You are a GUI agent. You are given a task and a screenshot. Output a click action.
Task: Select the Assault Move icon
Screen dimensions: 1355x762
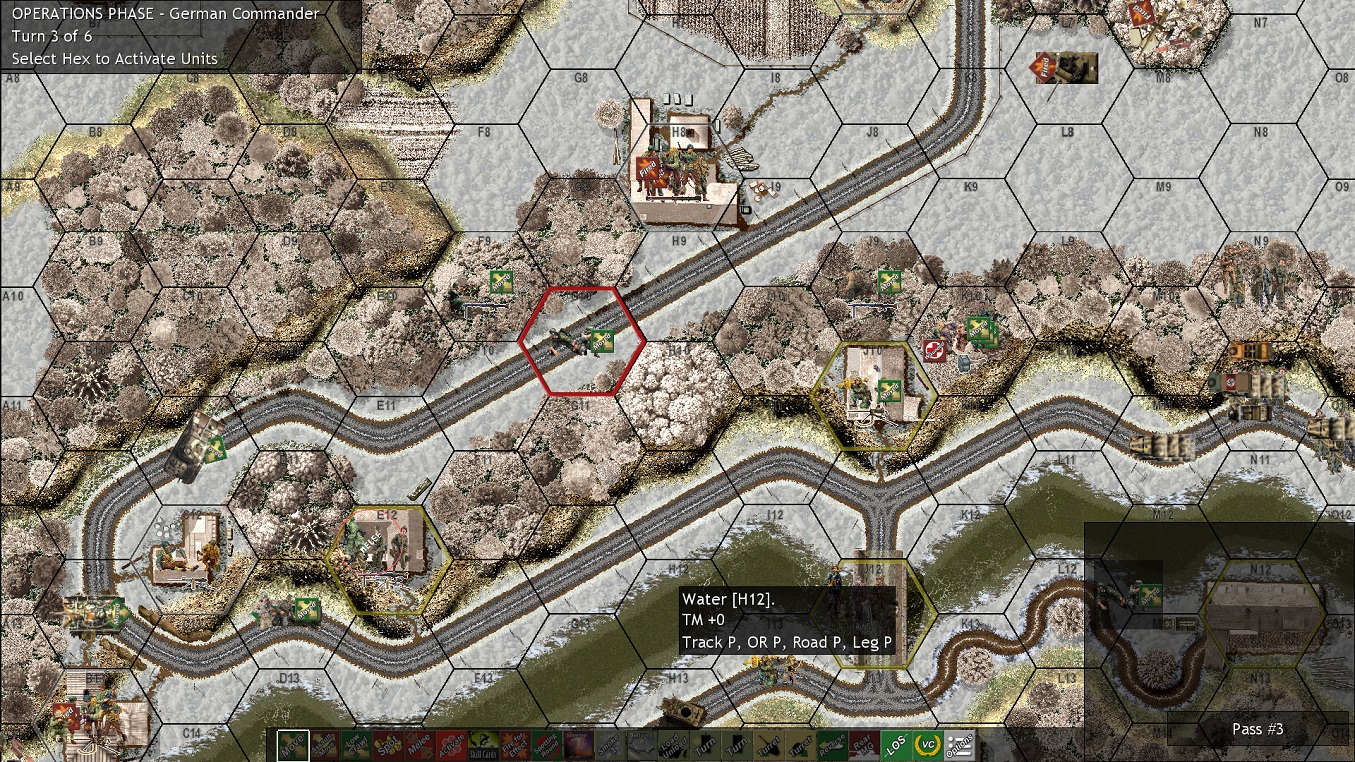tap(325, 745)
